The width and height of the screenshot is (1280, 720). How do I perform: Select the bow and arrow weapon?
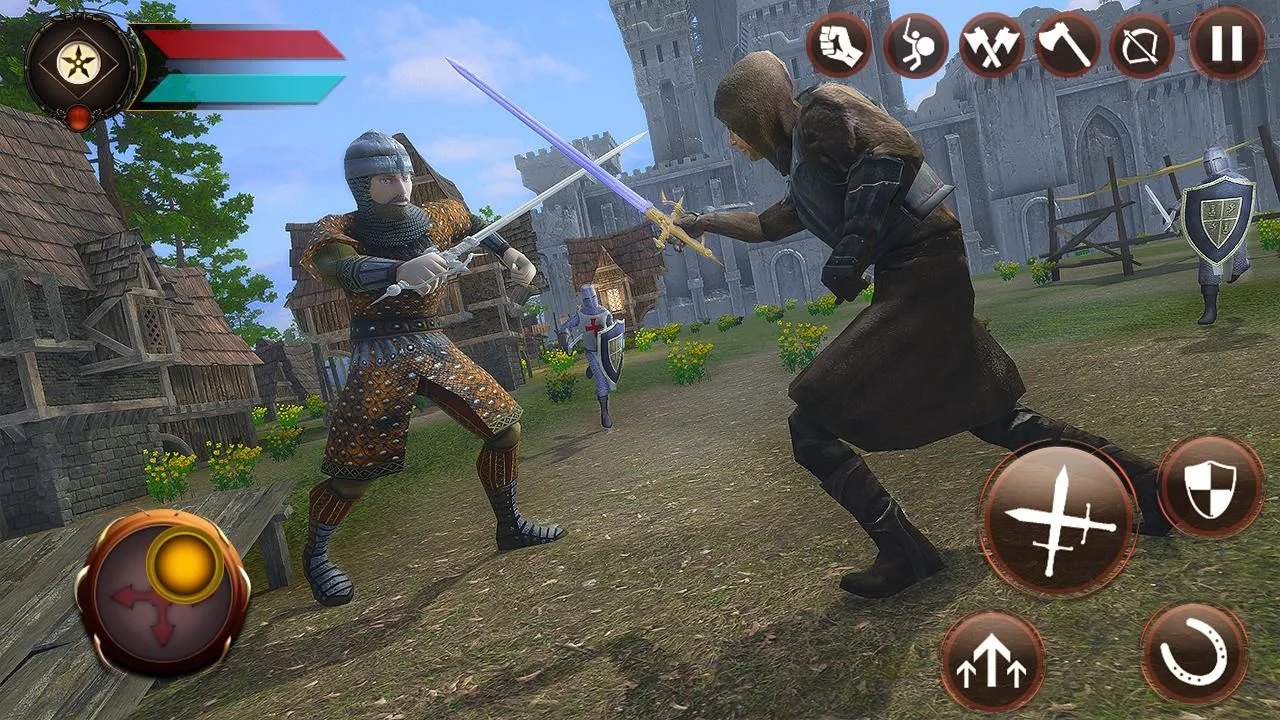click(1143, 45)
